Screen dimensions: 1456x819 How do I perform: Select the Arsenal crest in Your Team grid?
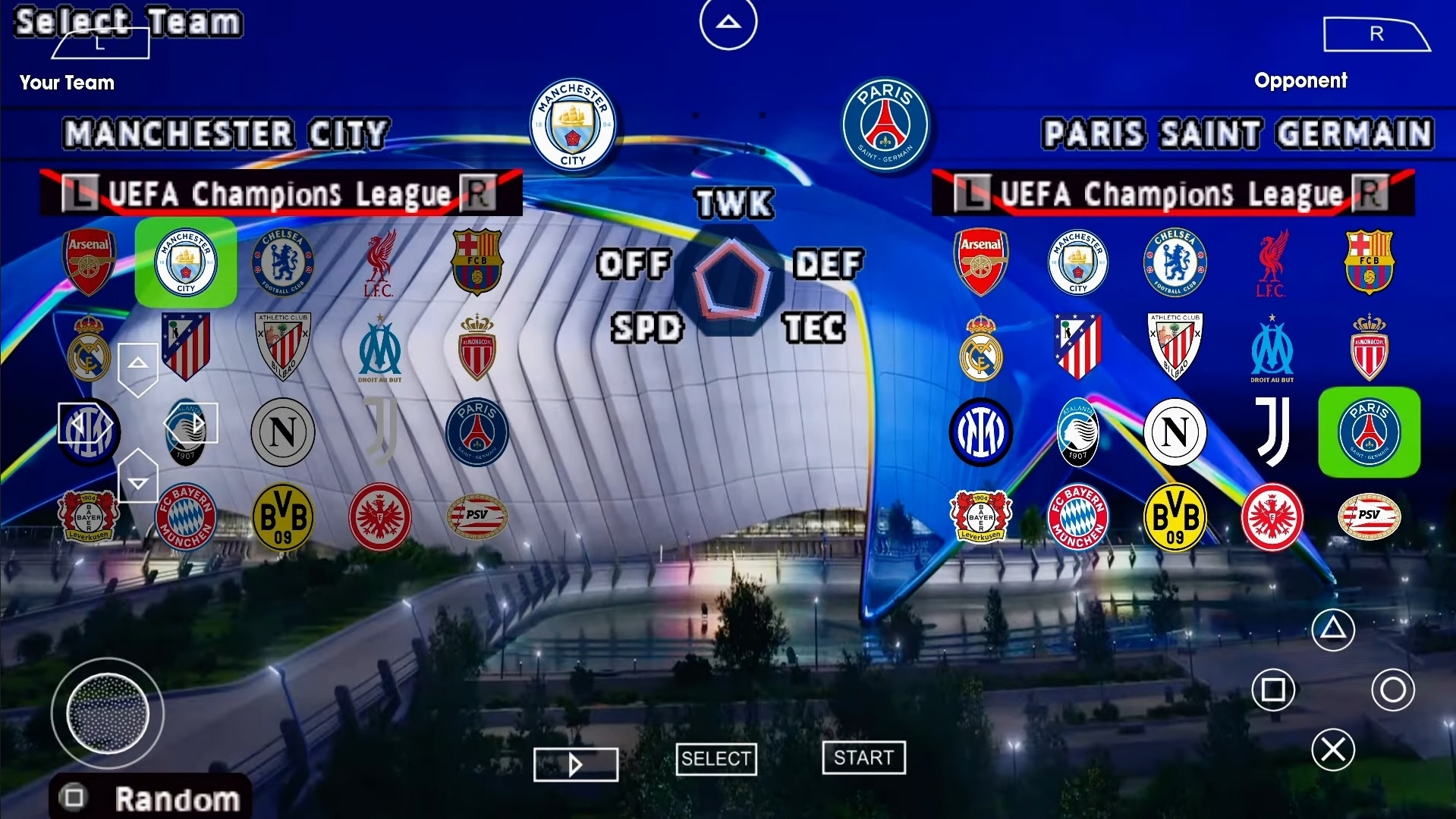[x=89, y=262]
